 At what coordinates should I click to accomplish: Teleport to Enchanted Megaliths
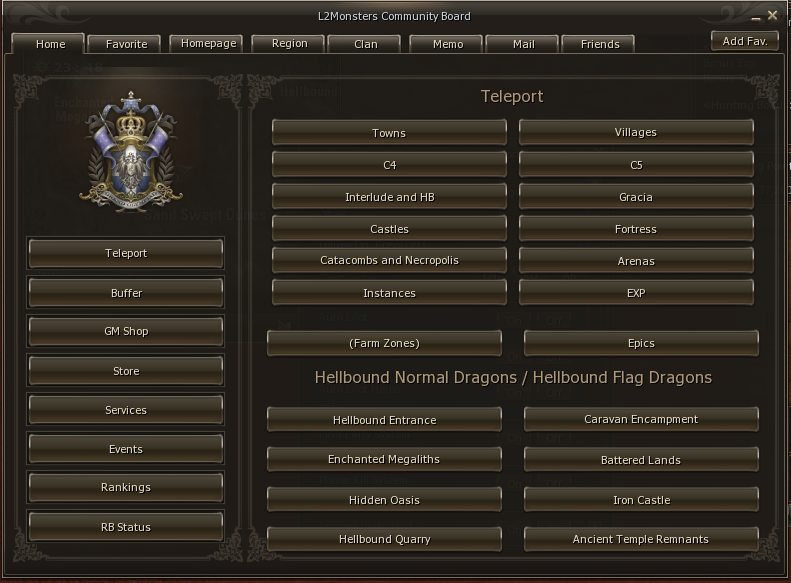384,459
